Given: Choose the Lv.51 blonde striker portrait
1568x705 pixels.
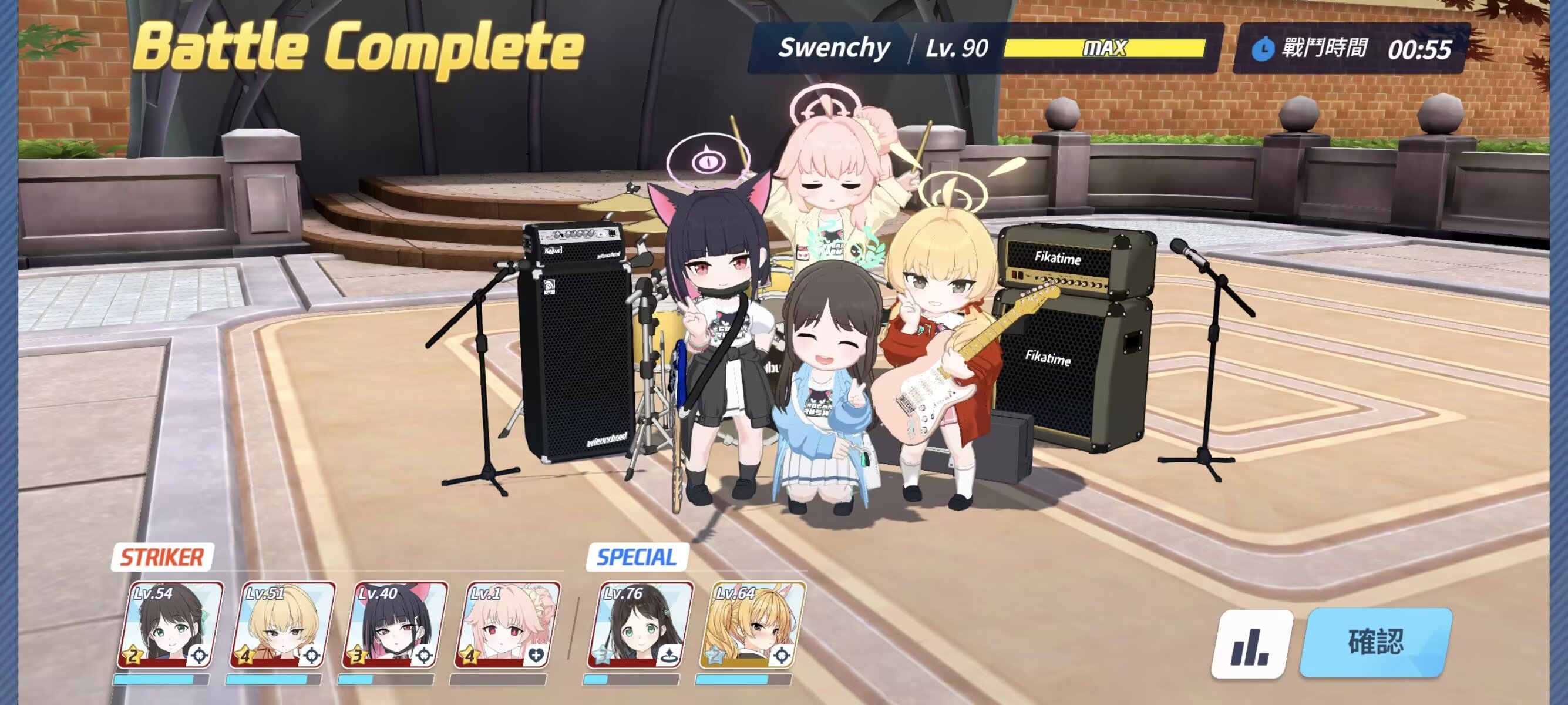Looking at the screenshot, I should pyautogui.click(x=282, y=625).
